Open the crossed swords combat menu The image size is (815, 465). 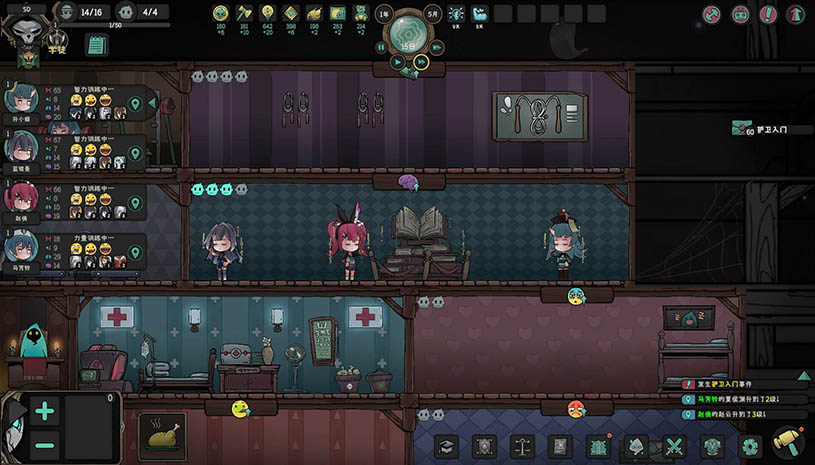coord(675,447)
